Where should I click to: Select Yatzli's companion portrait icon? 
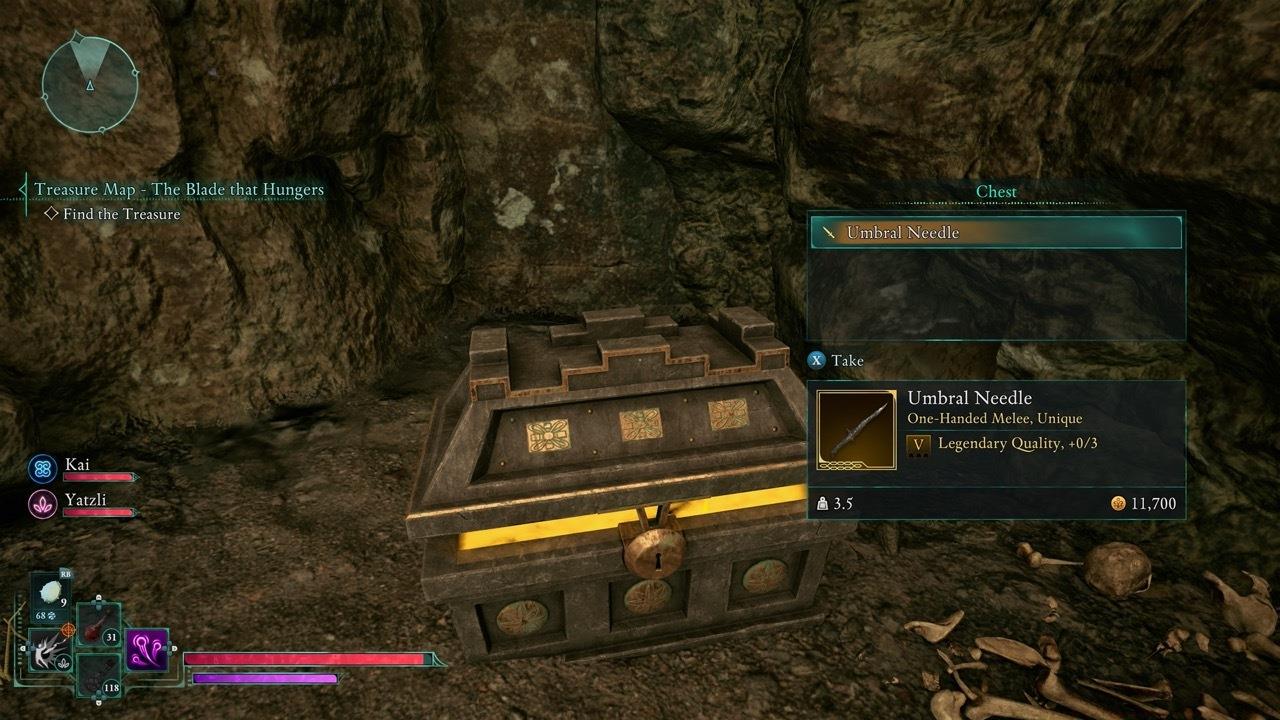tap(43, 503)
